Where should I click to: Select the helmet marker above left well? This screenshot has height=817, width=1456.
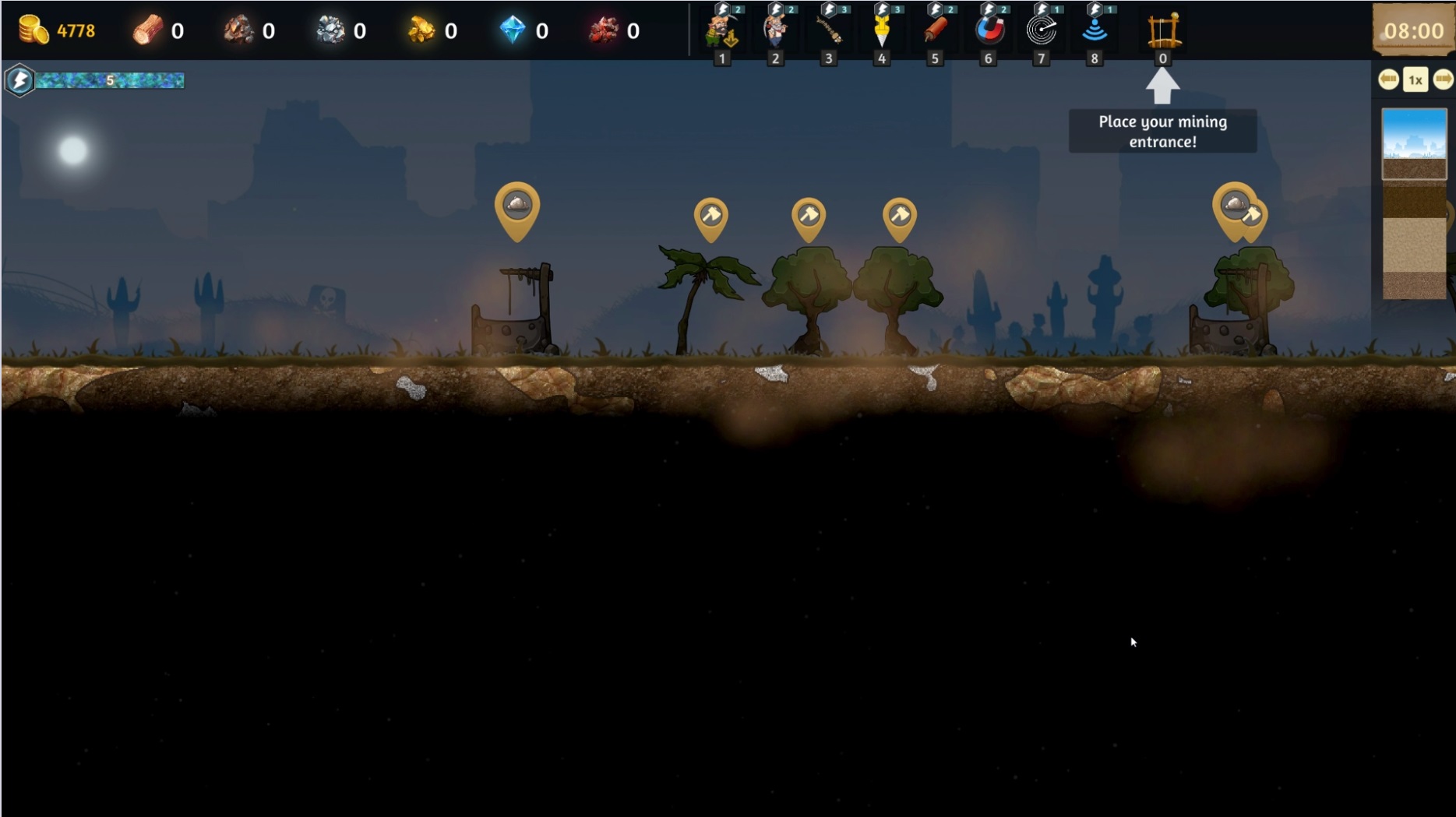pos(517,206)
